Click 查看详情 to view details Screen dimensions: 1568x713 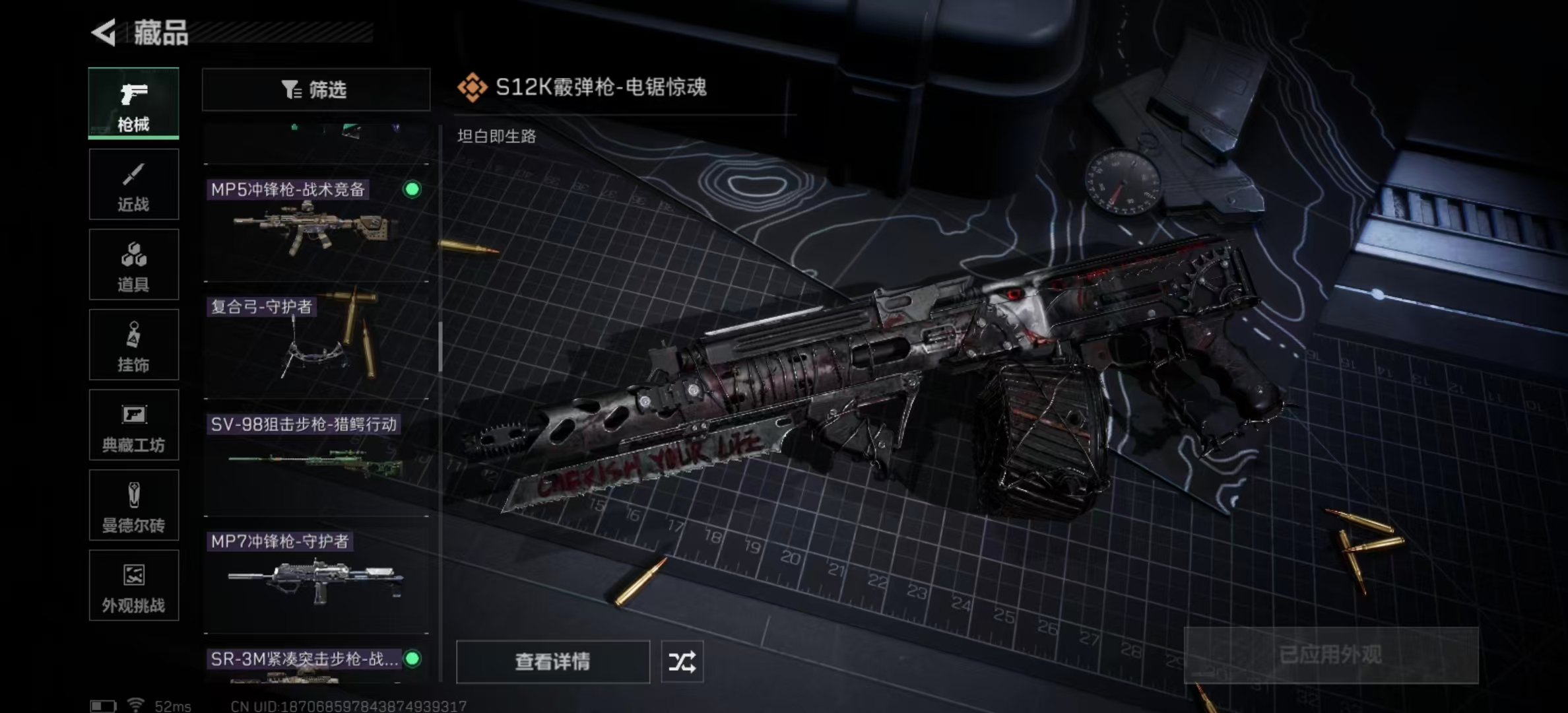552,662
